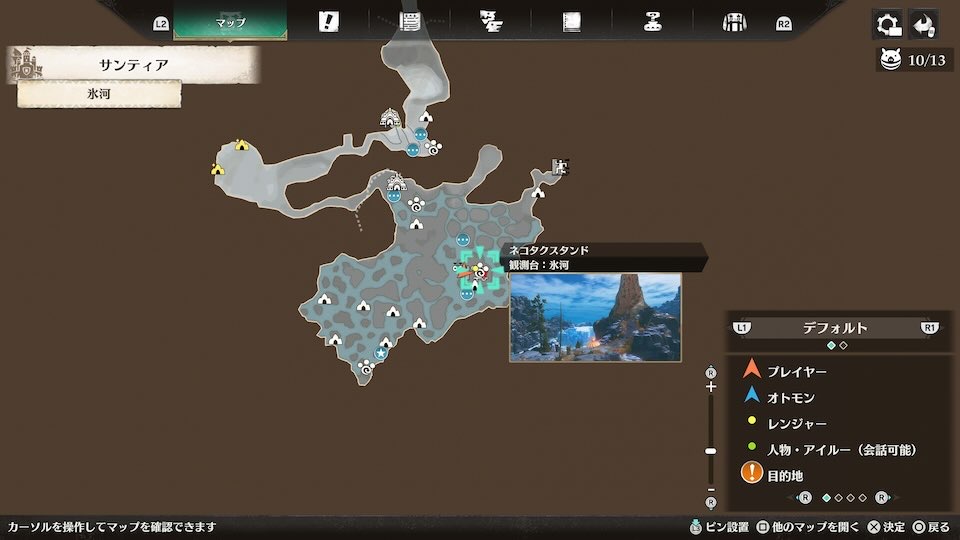Screen dimensions: 960x540
Task: Switch to the armor equipment tab
Action: (735, 22)
